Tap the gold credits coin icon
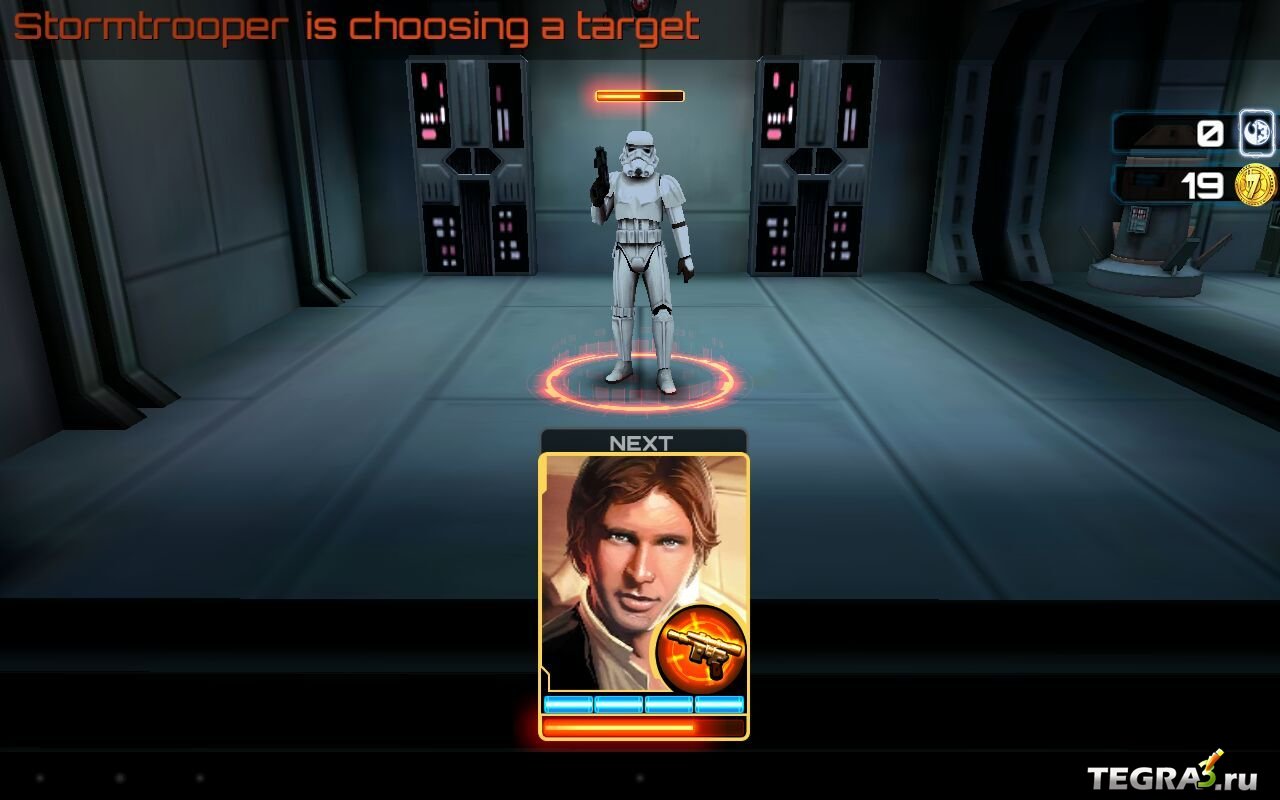The width and height of the screenshot is (1280, 800). click(1256, 186)
